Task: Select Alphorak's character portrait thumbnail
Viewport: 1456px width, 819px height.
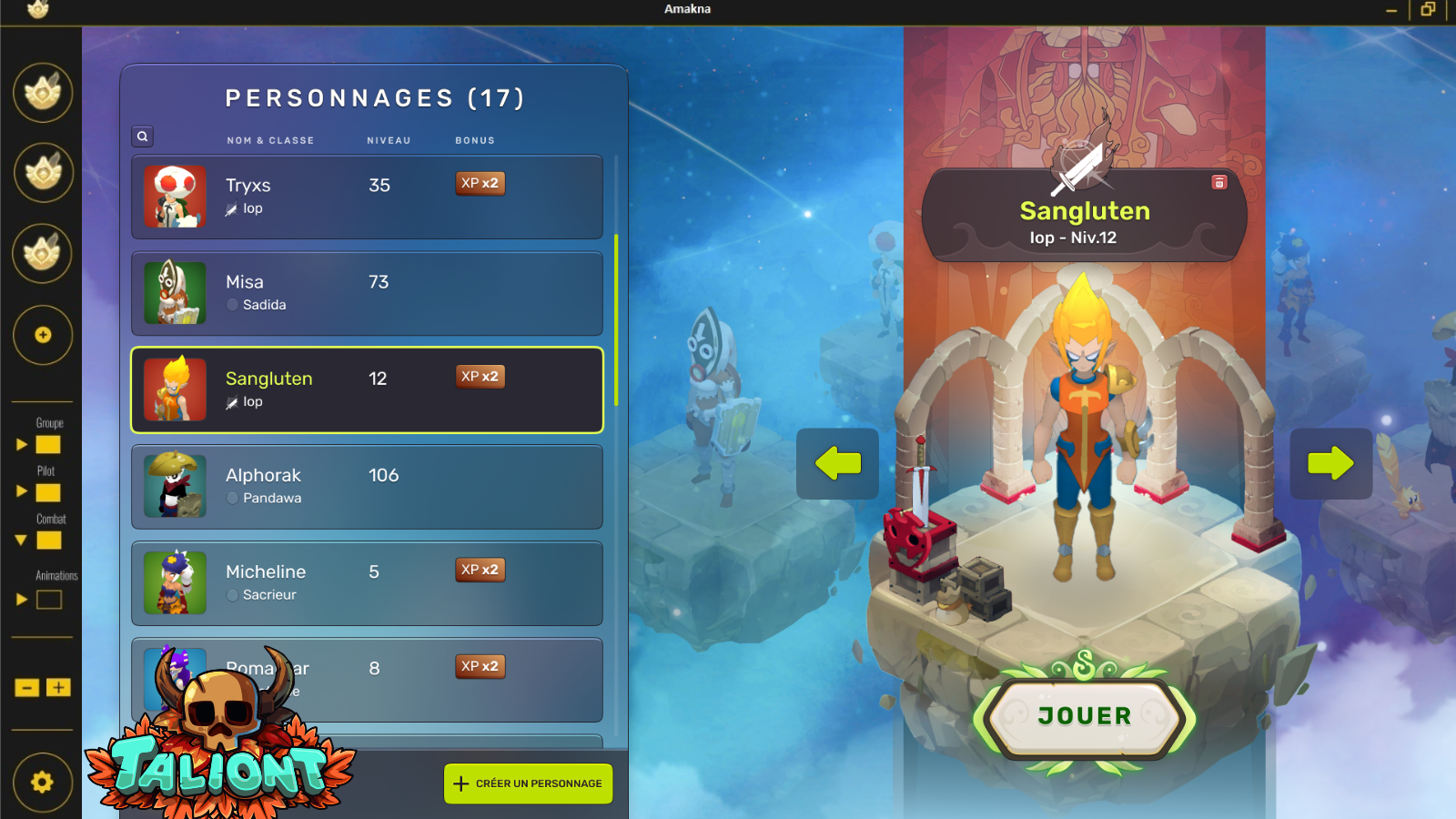Action: [x=175, y=487]
